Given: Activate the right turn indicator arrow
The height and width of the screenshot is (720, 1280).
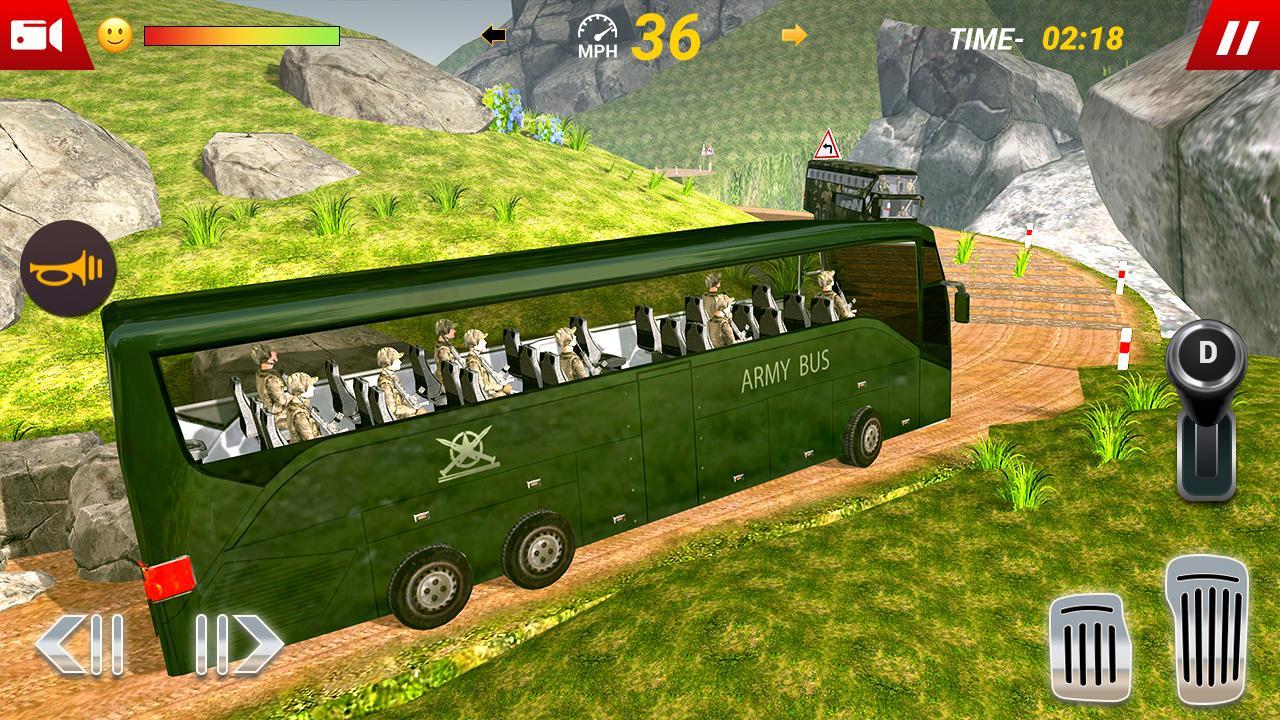Looking at the screenshot, I should click(x=794, y=36).
